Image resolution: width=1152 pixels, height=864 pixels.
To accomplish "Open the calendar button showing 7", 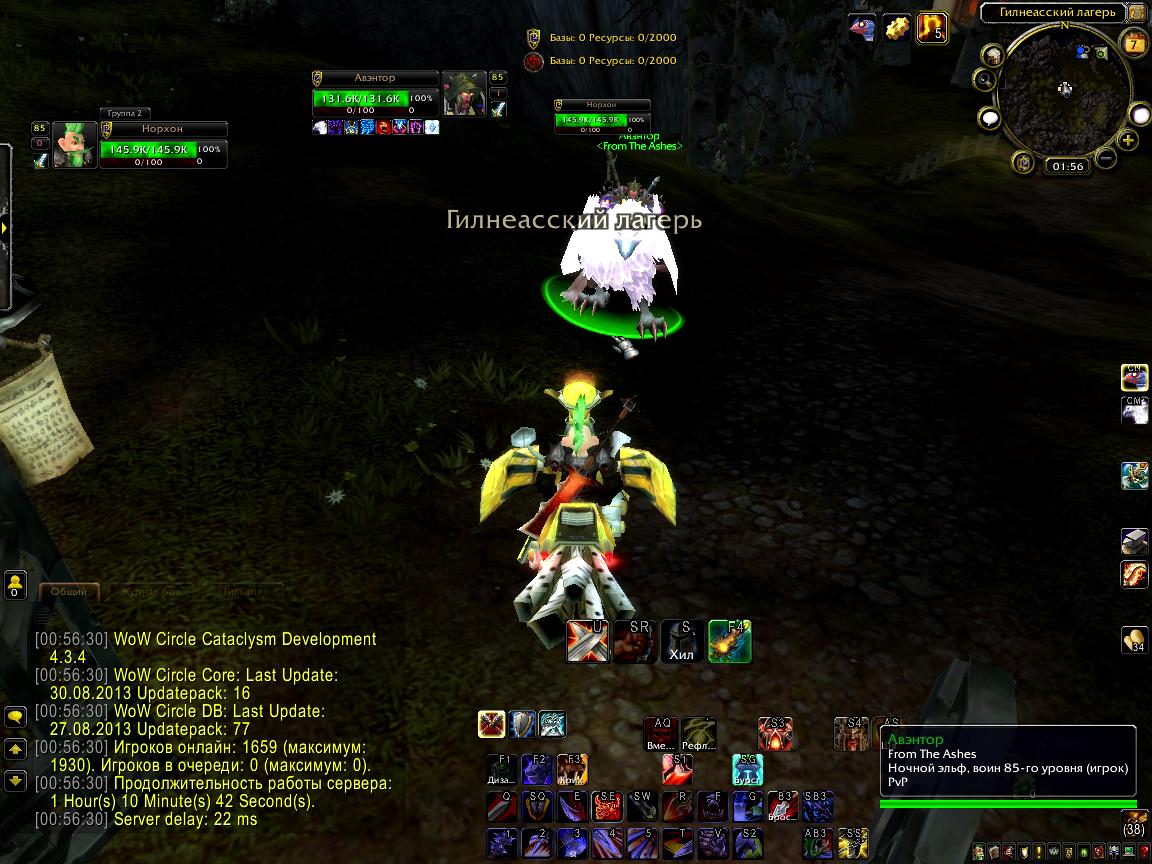I will coord(1135,43).
